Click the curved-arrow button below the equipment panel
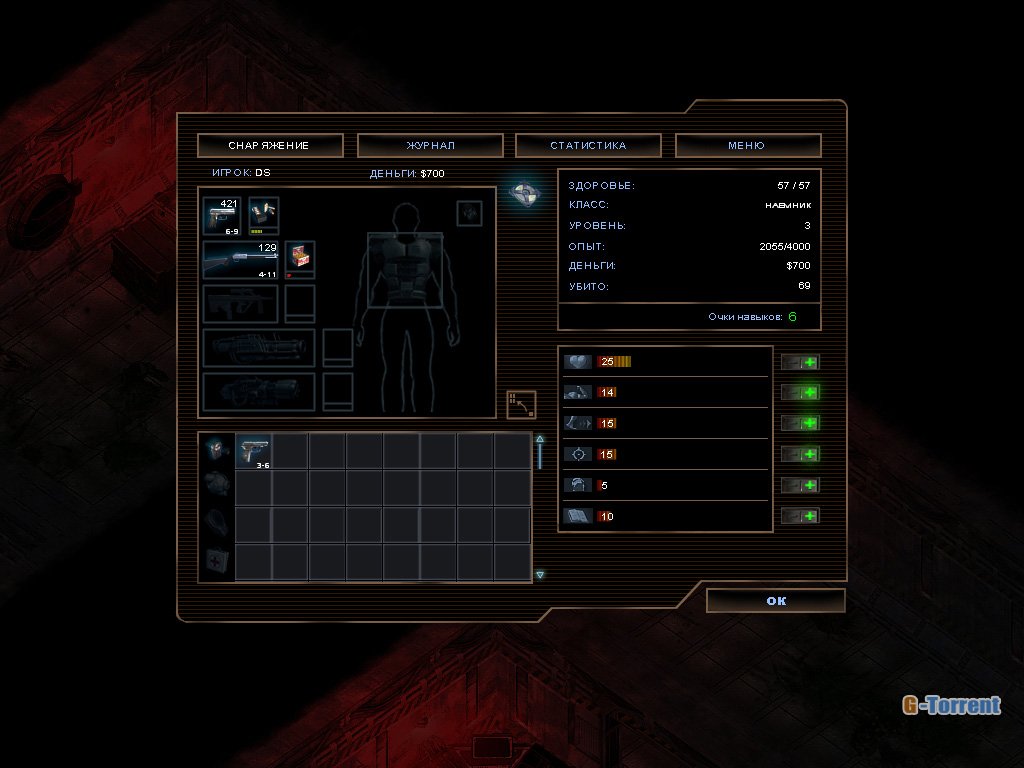 pyautogui.click(x=521, y=404)
